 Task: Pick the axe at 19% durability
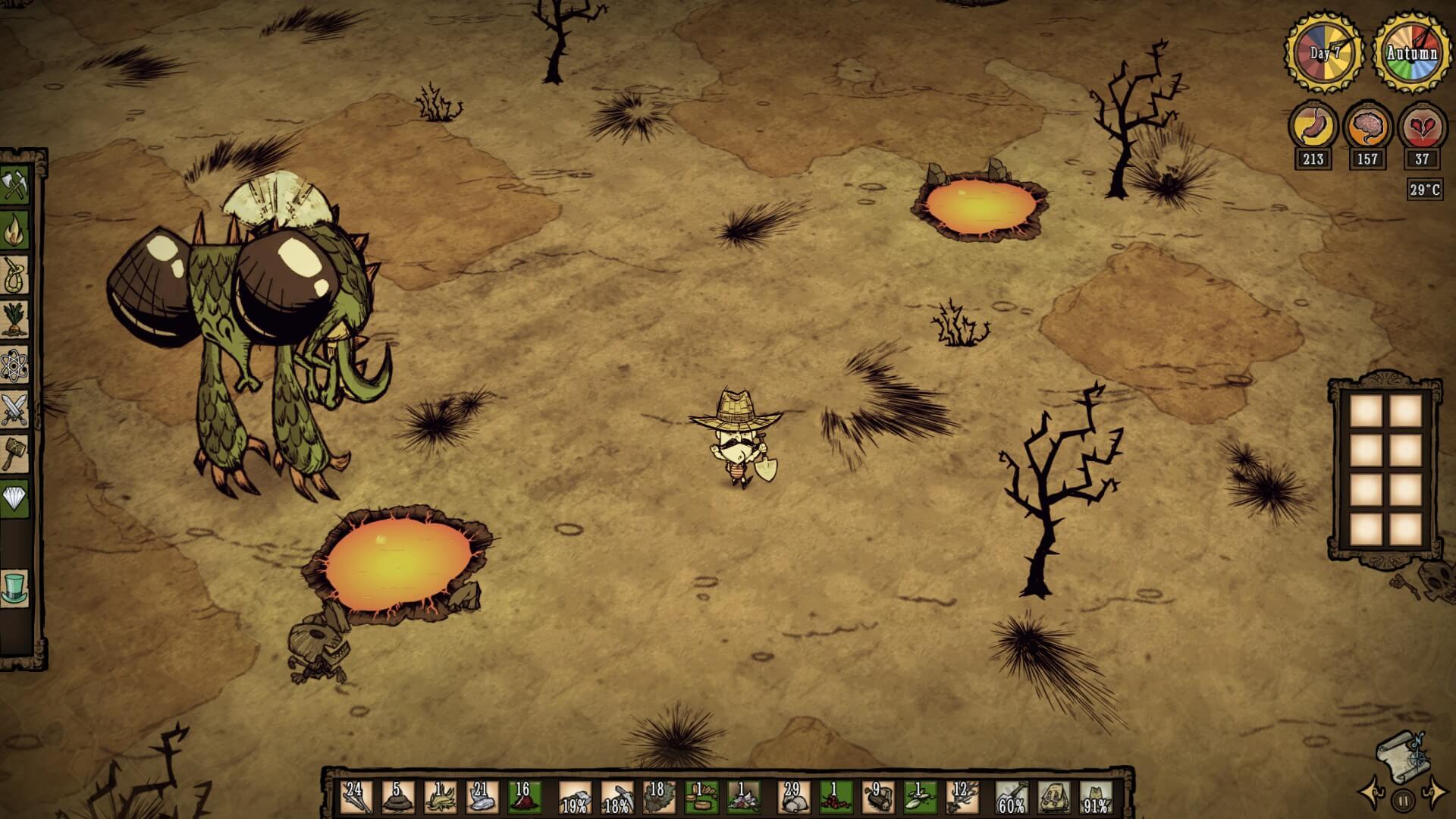pyautogui.click(x=575, y=798)
